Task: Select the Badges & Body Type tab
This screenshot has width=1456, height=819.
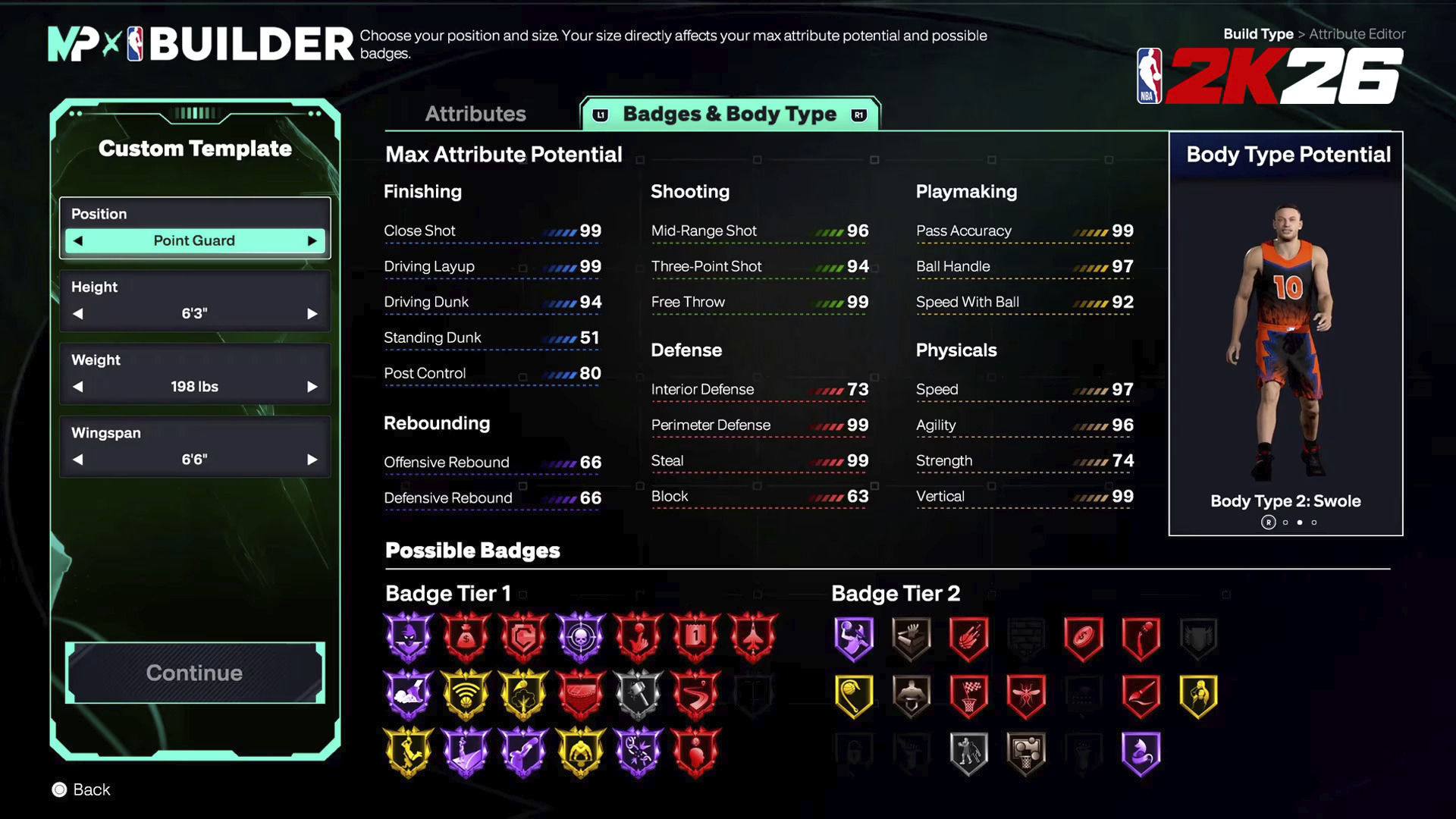Action: [730, 114]
